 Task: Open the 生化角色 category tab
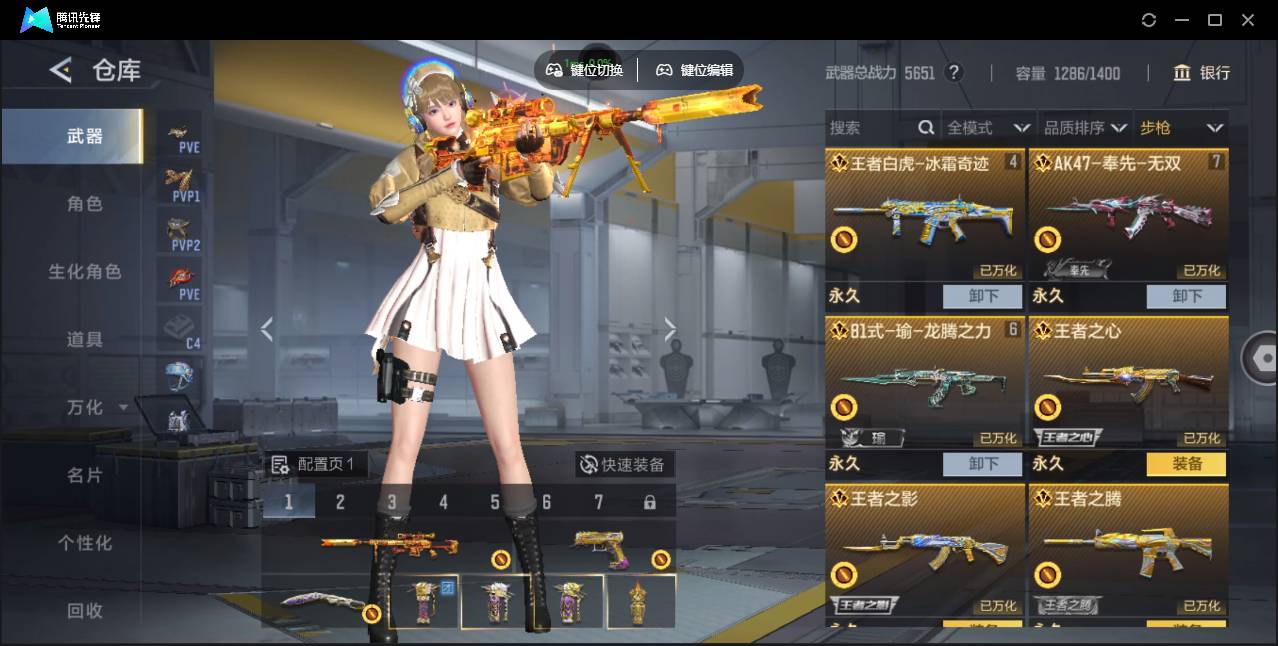tap(85, 272)
